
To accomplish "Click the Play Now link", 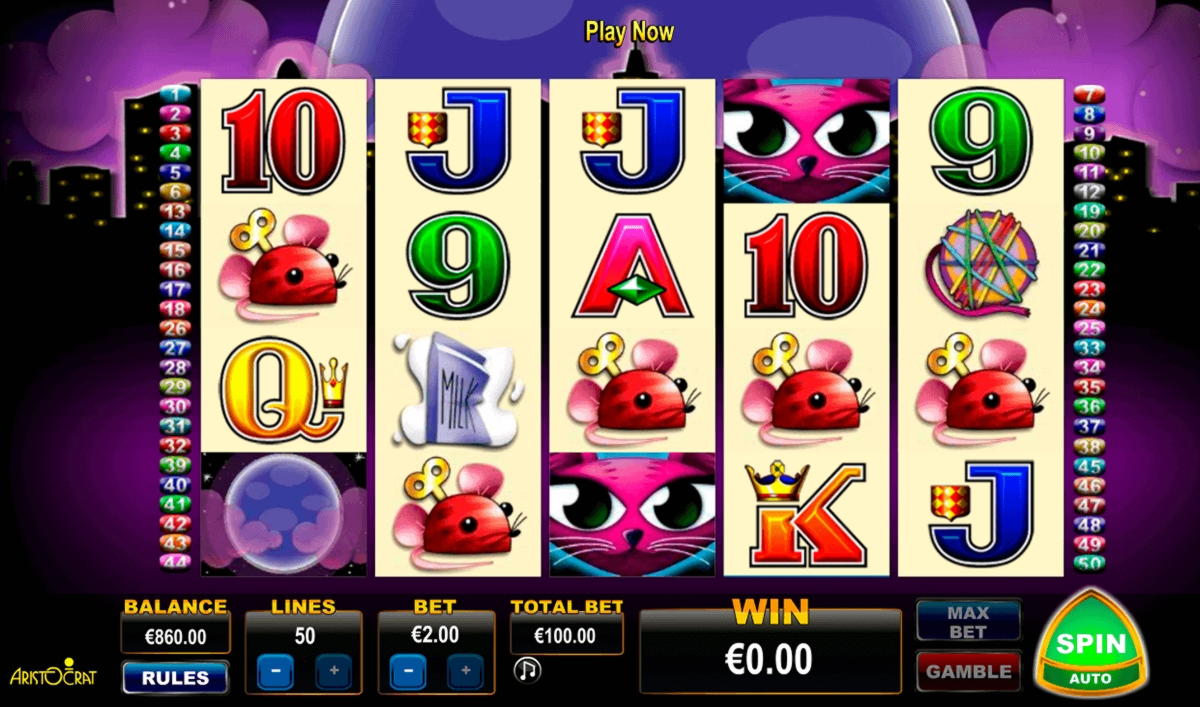I will click(x=629, y=32).
